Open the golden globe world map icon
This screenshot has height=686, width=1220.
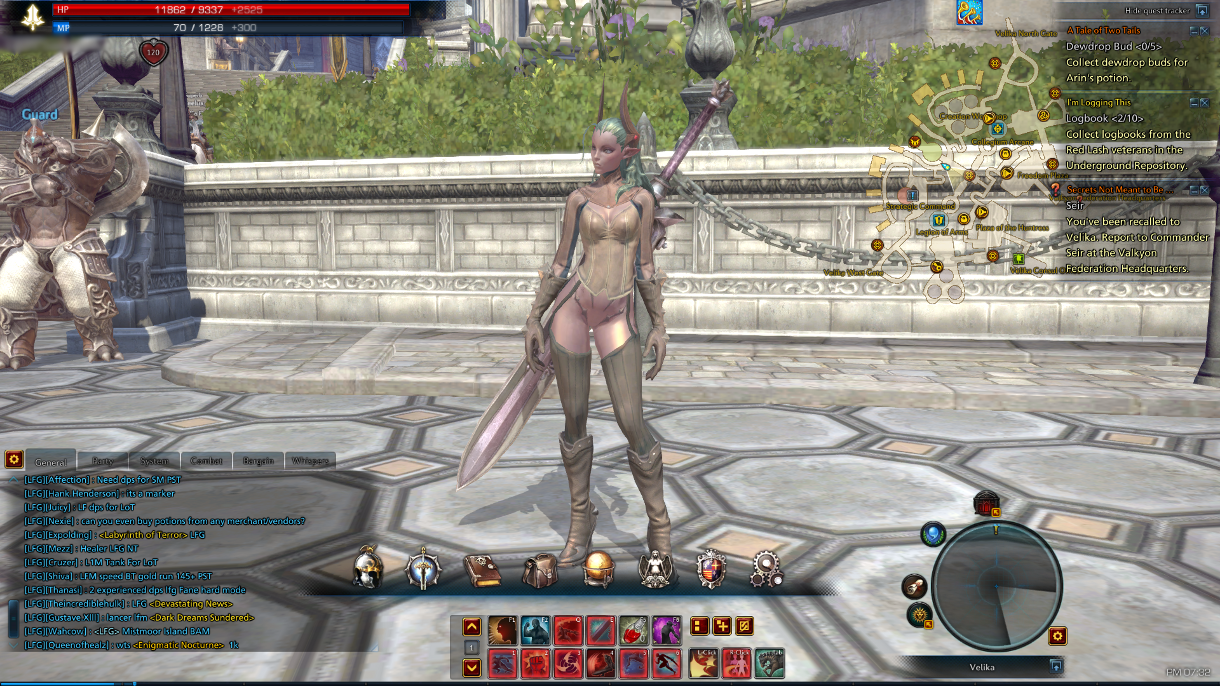click(x=598, y=569)
